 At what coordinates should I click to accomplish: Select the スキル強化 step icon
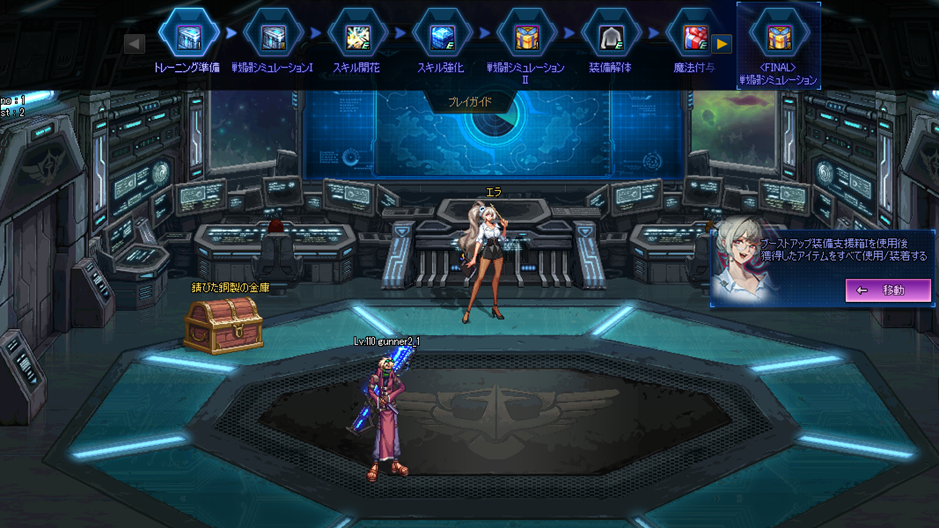tap(442, 36)
